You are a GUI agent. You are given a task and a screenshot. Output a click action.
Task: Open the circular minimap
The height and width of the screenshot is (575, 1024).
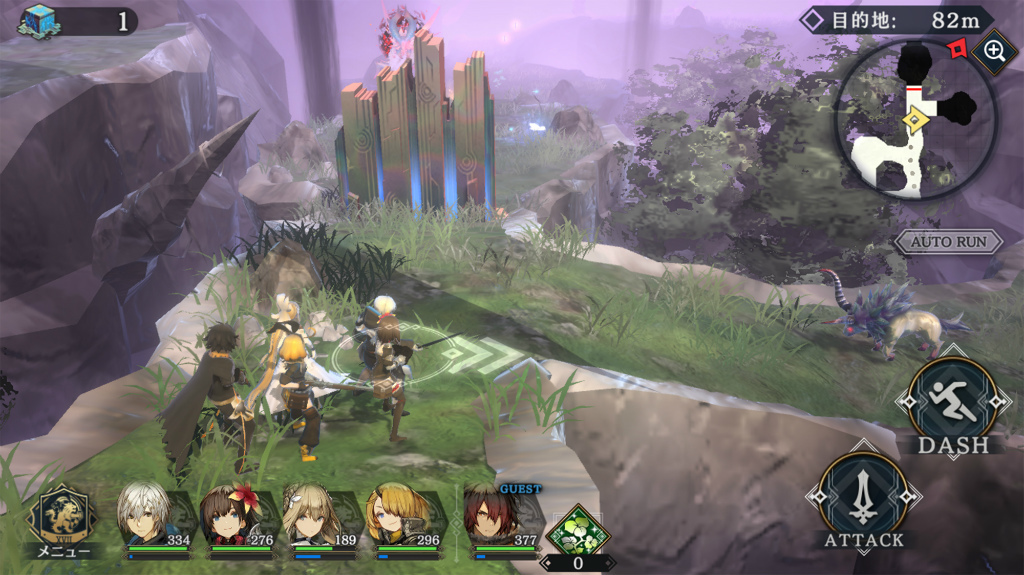(915, 118)
